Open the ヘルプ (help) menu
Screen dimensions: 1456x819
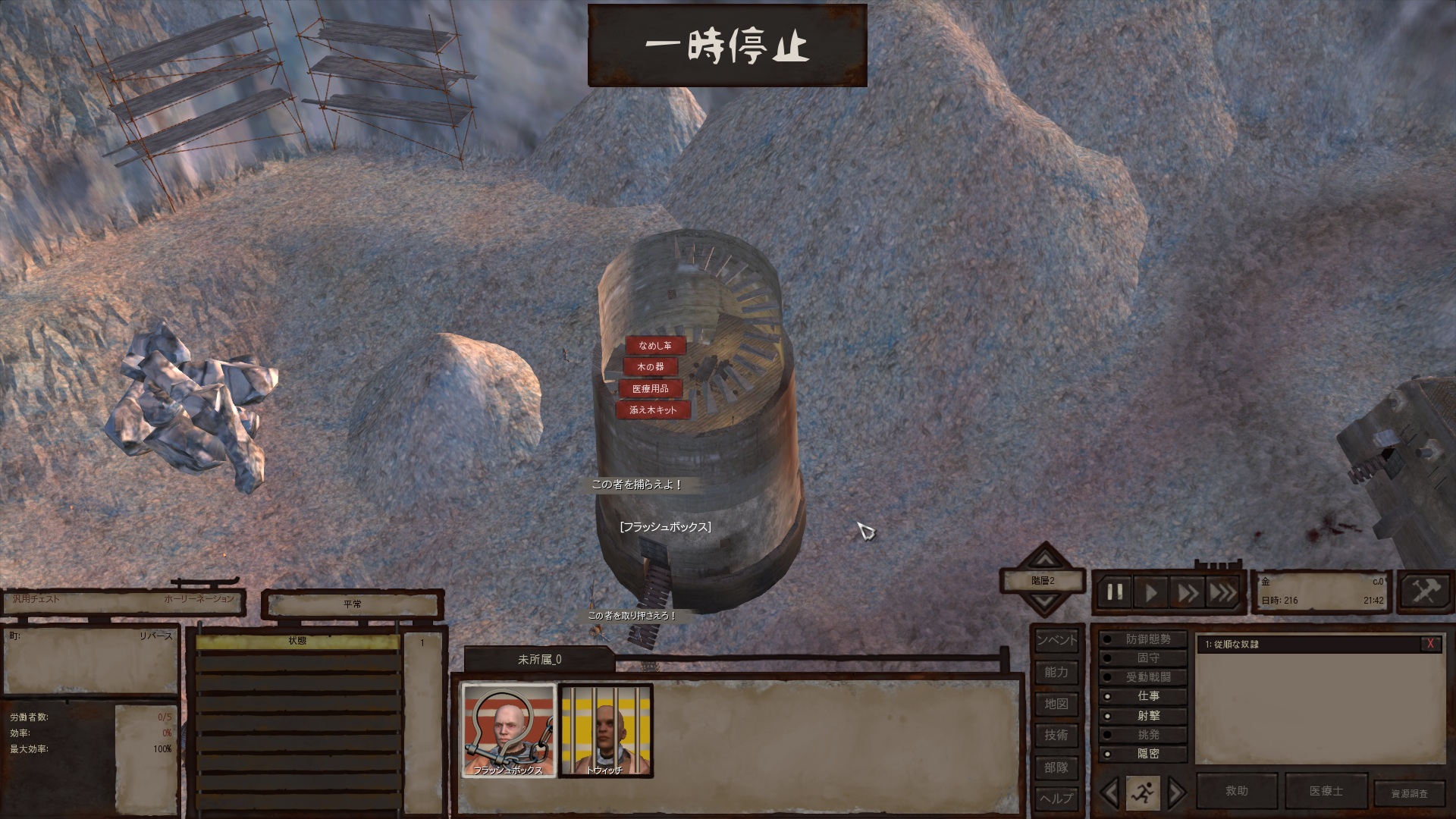click(x=1056, y=799)
